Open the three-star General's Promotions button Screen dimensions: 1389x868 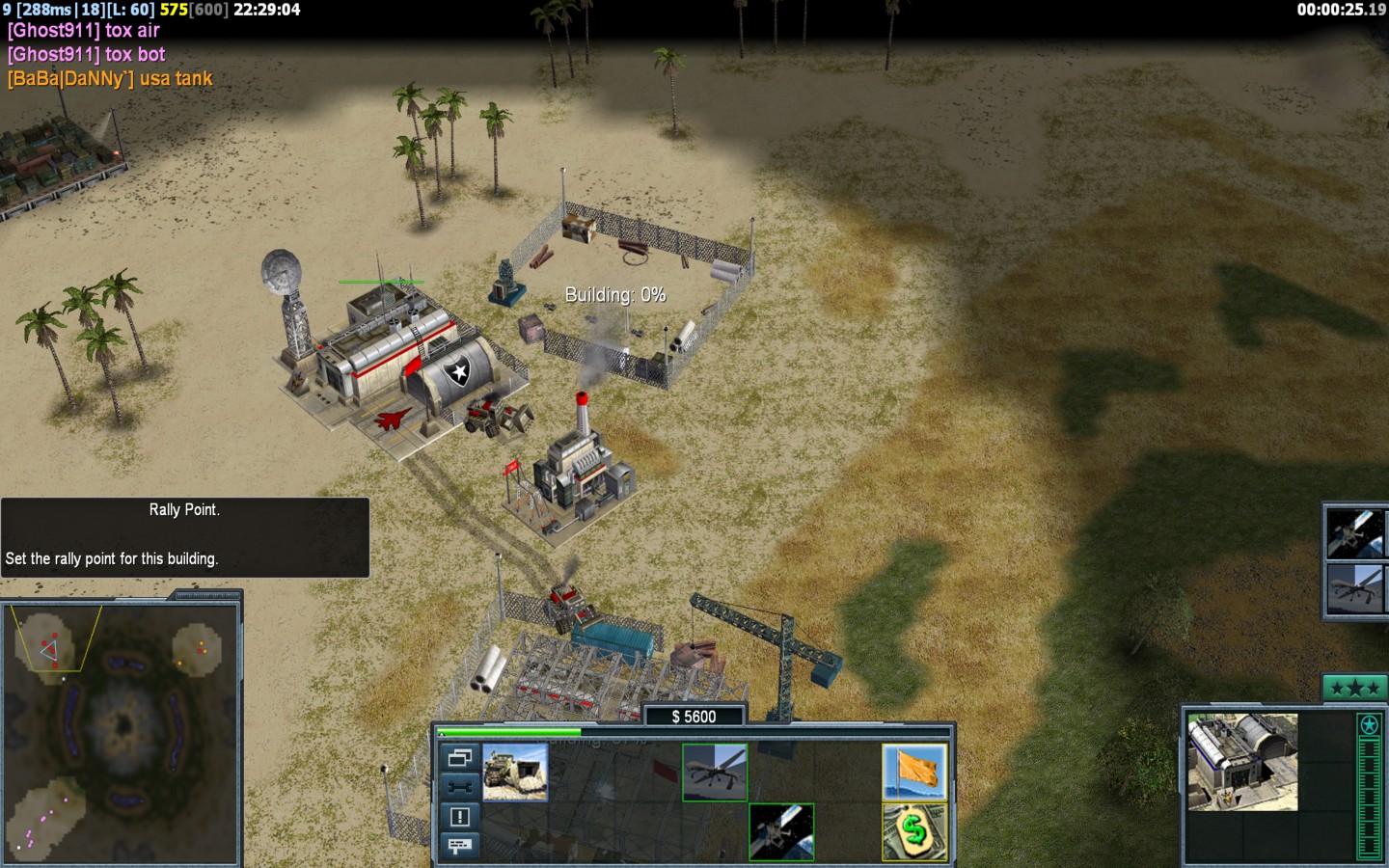1354,688
